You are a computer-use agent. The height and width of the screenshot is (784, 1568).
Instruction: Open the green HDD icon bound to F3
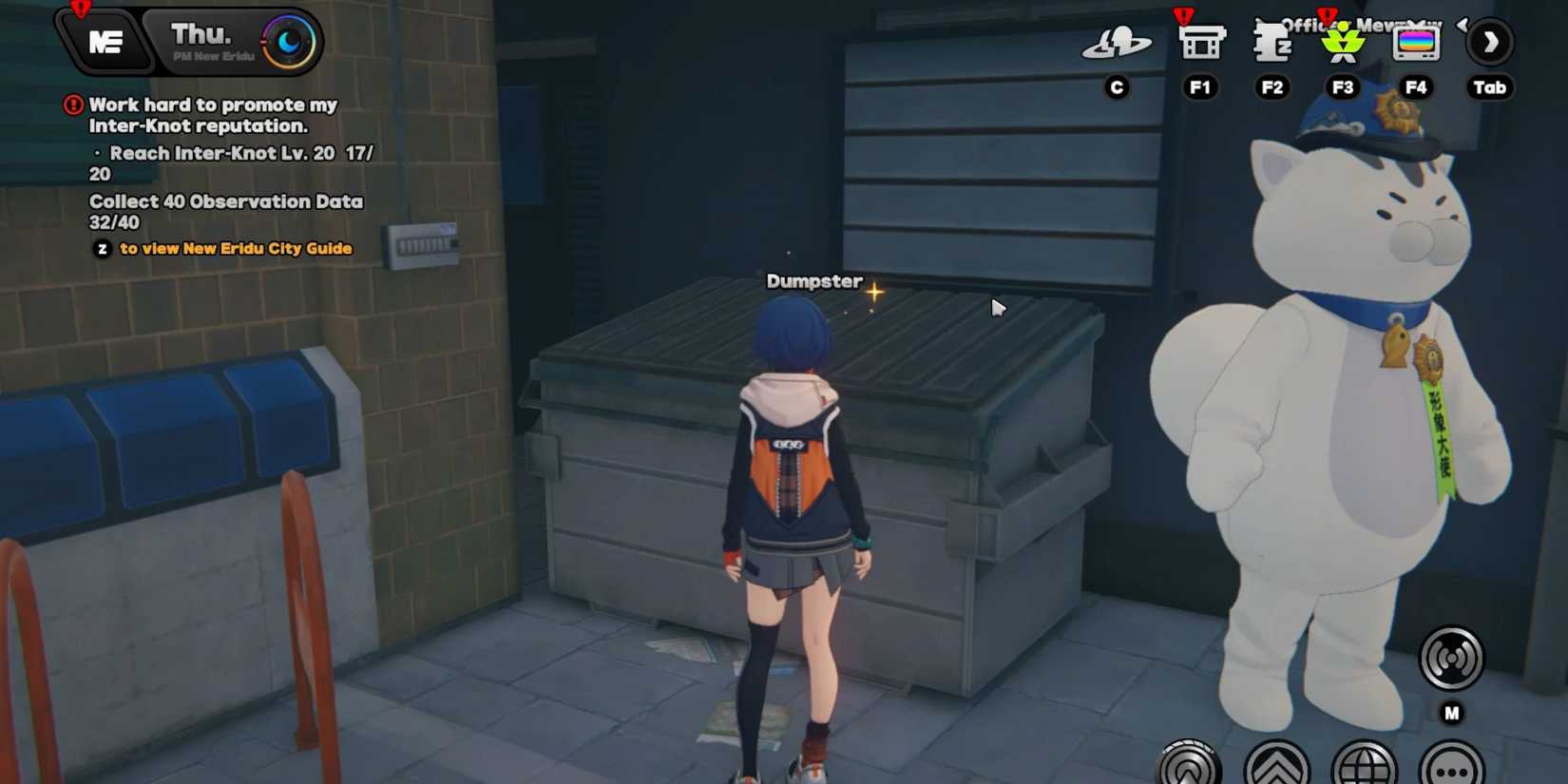1342,43
